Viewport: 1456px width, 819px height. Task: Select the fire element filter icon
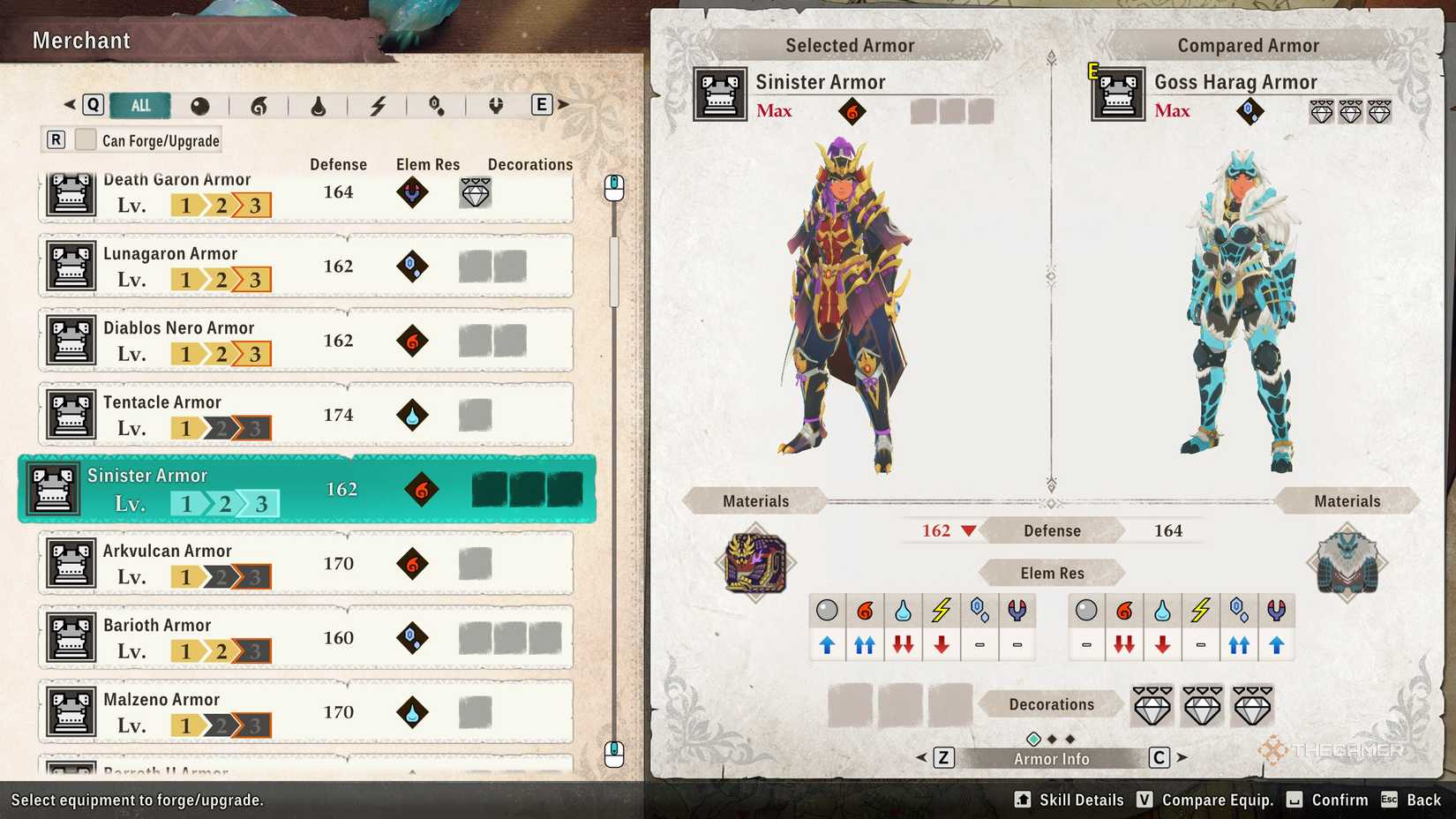click(x=260, y=105)
